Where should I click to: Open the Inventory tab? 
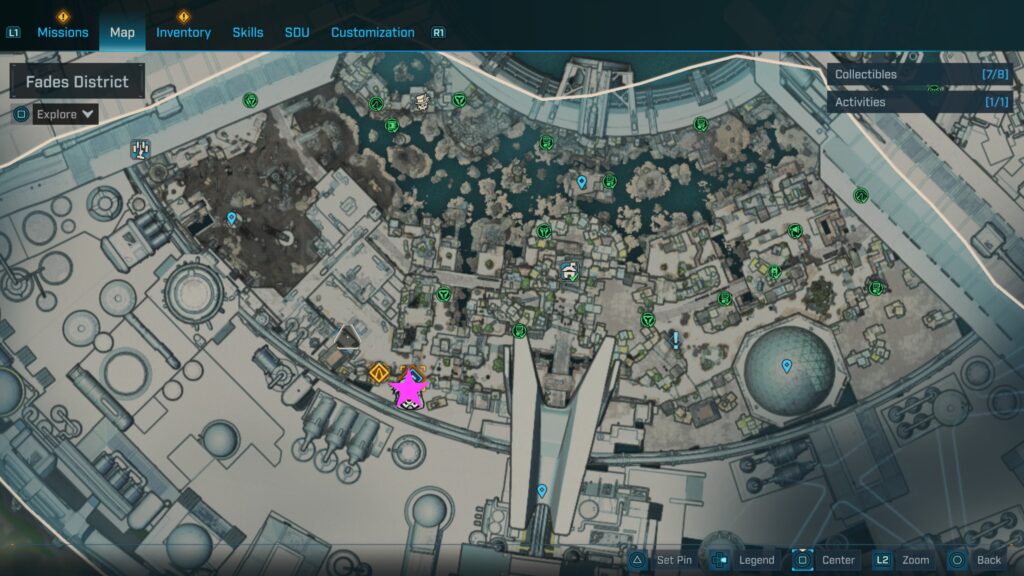[x=183, y=32]
